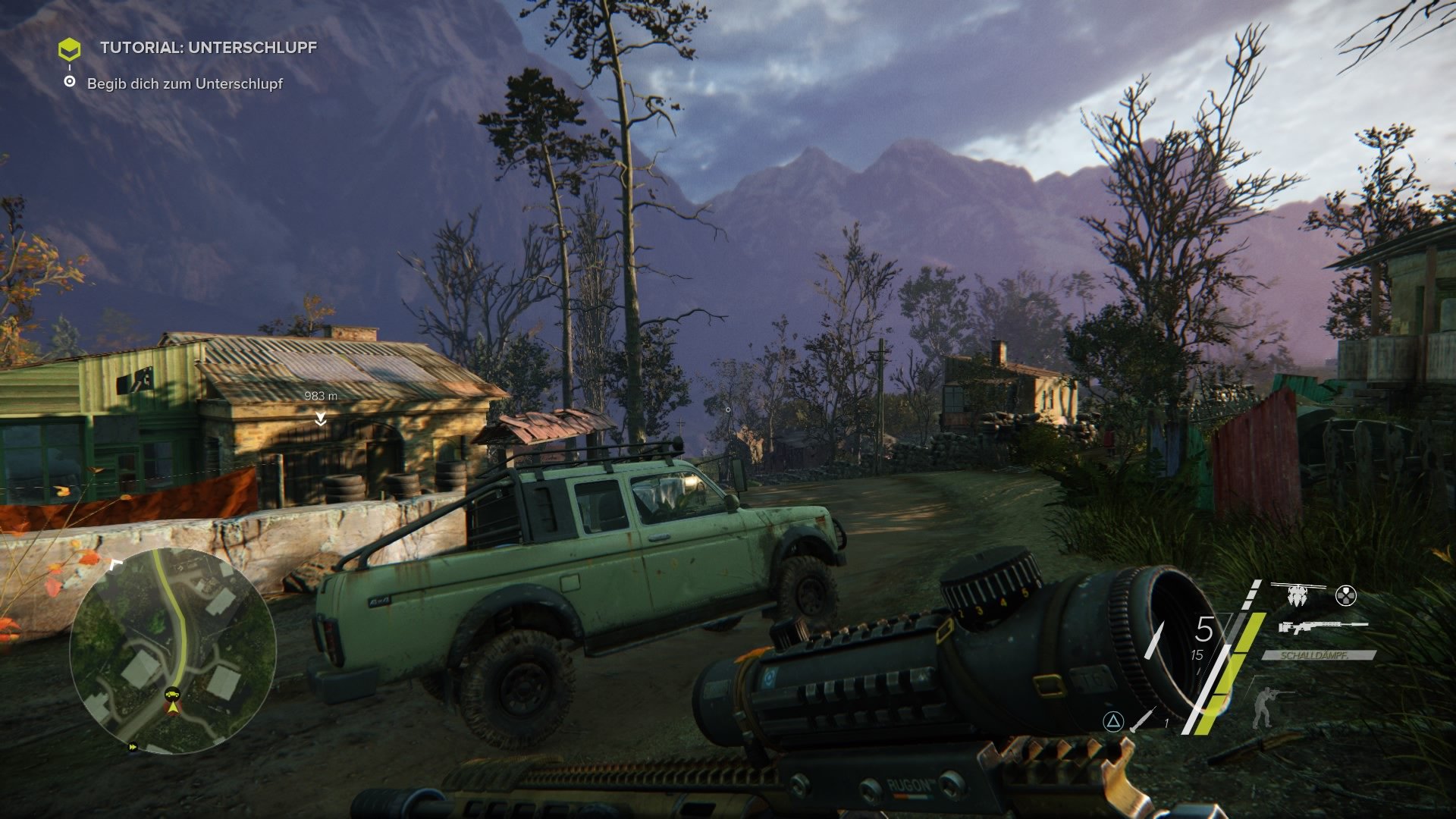Click the ammo counter showing 5
Viewport: 1456px width, 819px height.
tap(1204, 629)
